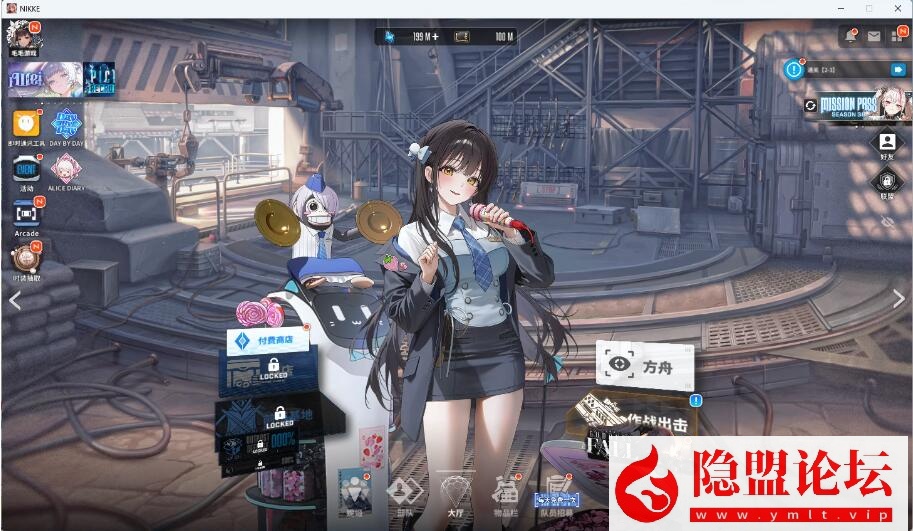
Task: Open the four-square grid menu
Action: pos(896,36)
